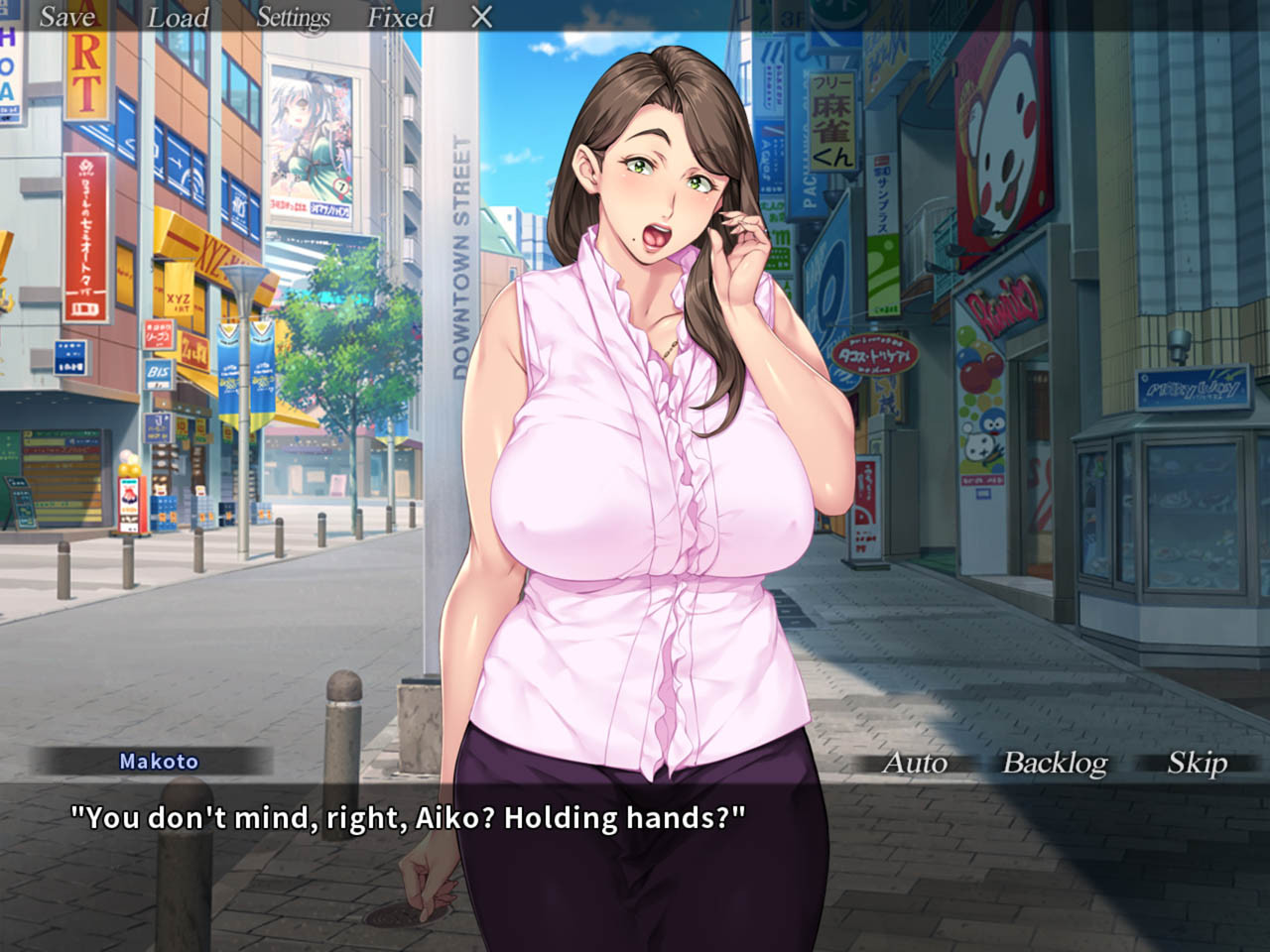The width and height of the screenshot is (1270, 952).
Task: Open the Load menu
Action: [x=179, y=17]
